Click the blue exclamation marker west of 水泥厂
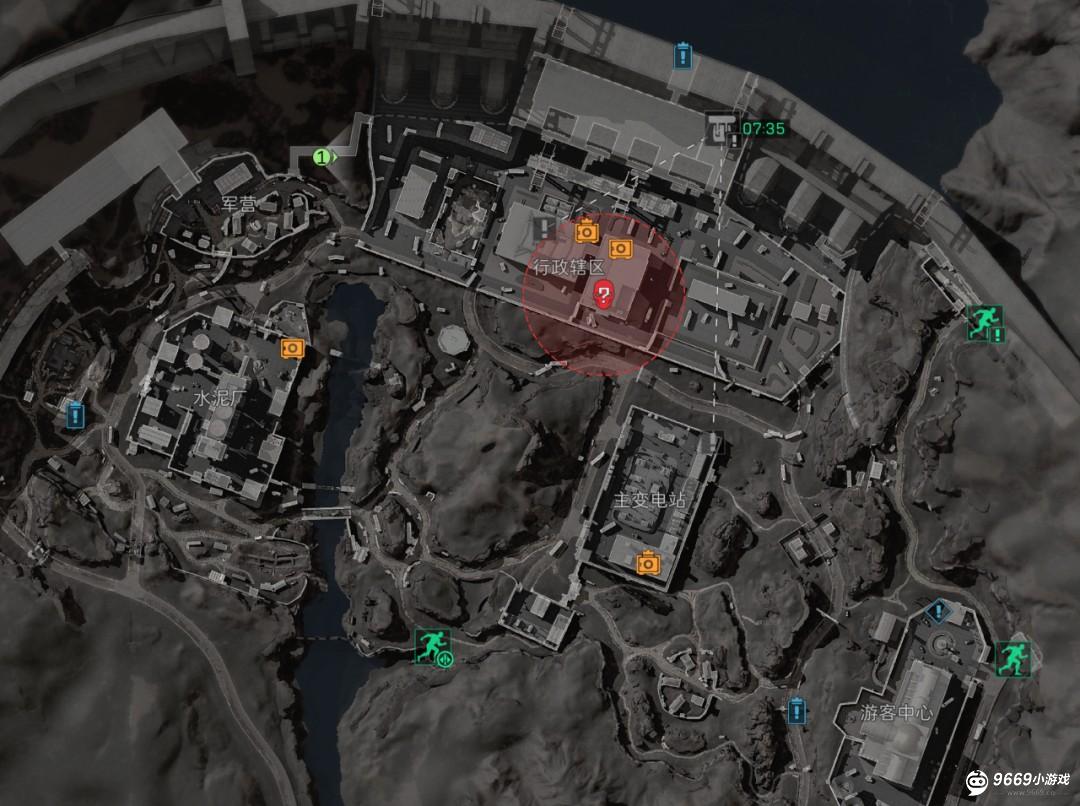The image size is (1080, 806). coord(74,414)
